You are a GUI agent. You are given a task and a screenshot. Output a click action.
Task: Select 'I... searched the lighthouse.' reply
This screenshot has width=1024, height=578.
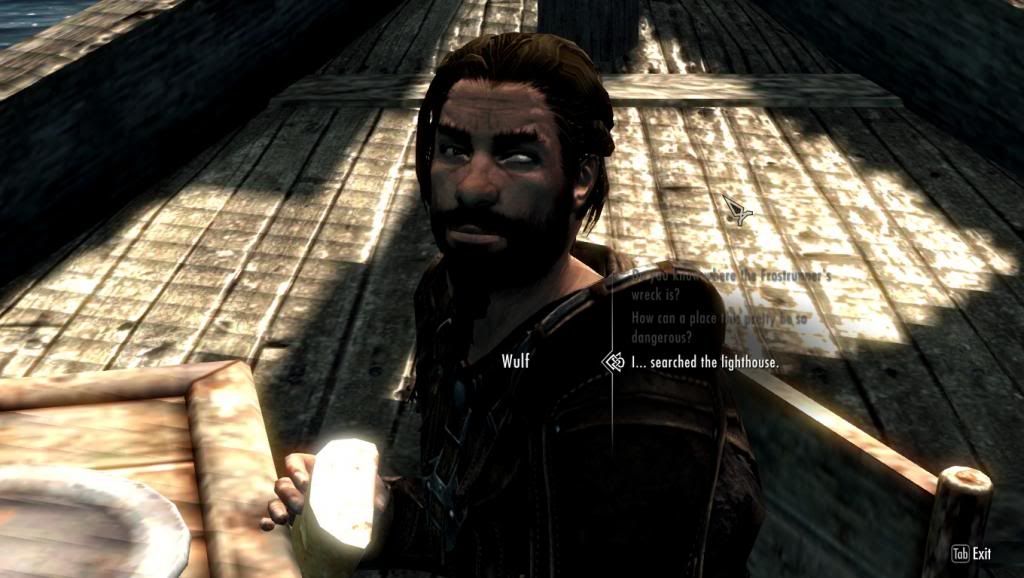(692, 362)
